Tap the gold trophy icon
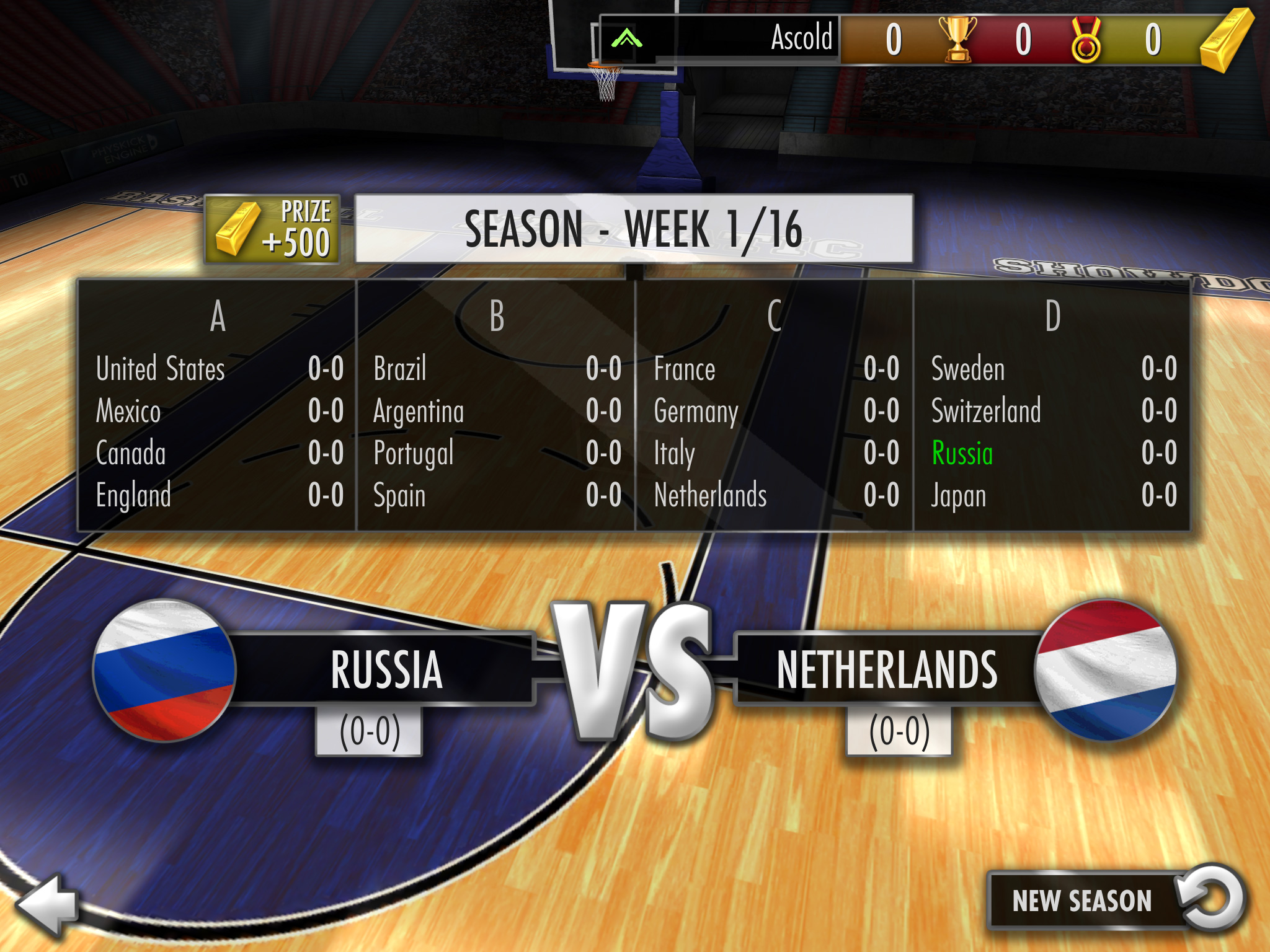The height and width of the screenshot is (952, 1270). coord(957,39)
